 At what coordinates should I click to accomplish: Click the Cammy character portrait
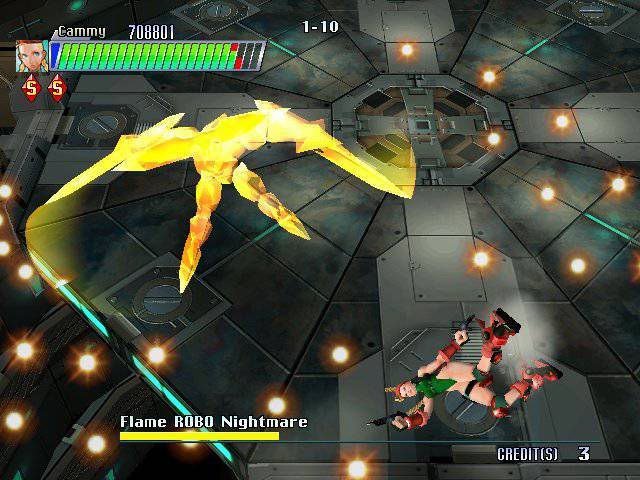[x=31, y=56]
